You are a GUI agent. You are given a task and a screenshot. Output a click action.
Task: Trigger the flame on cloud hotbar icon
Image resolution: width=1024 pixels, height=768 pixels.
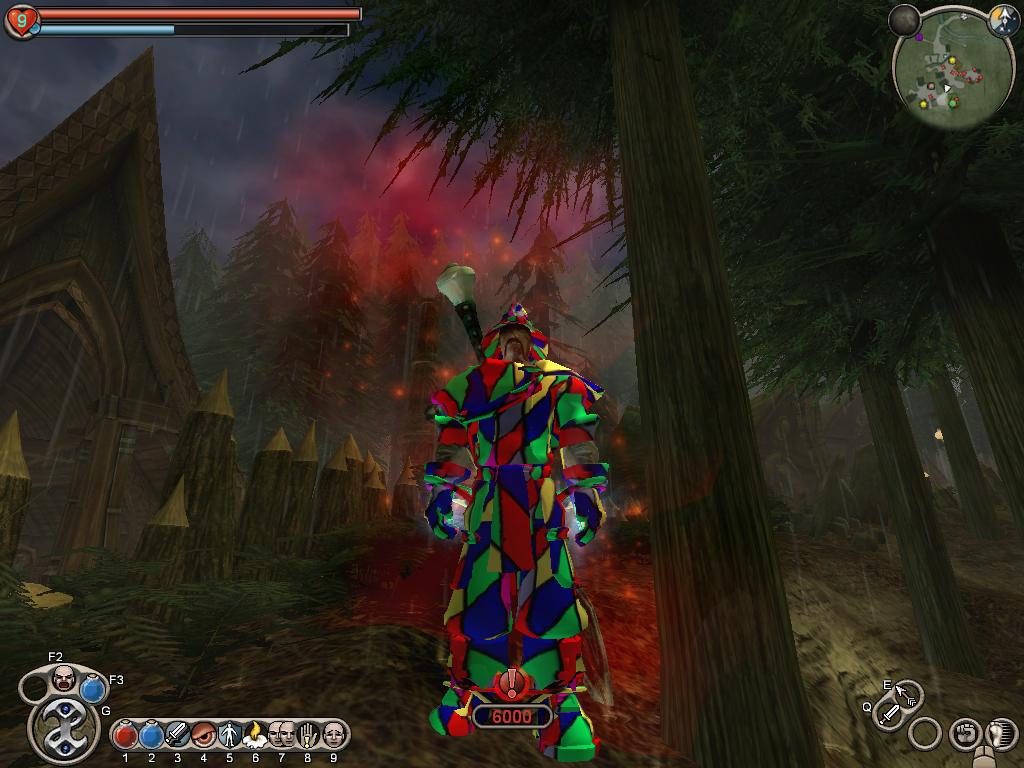tap(255, 735)
